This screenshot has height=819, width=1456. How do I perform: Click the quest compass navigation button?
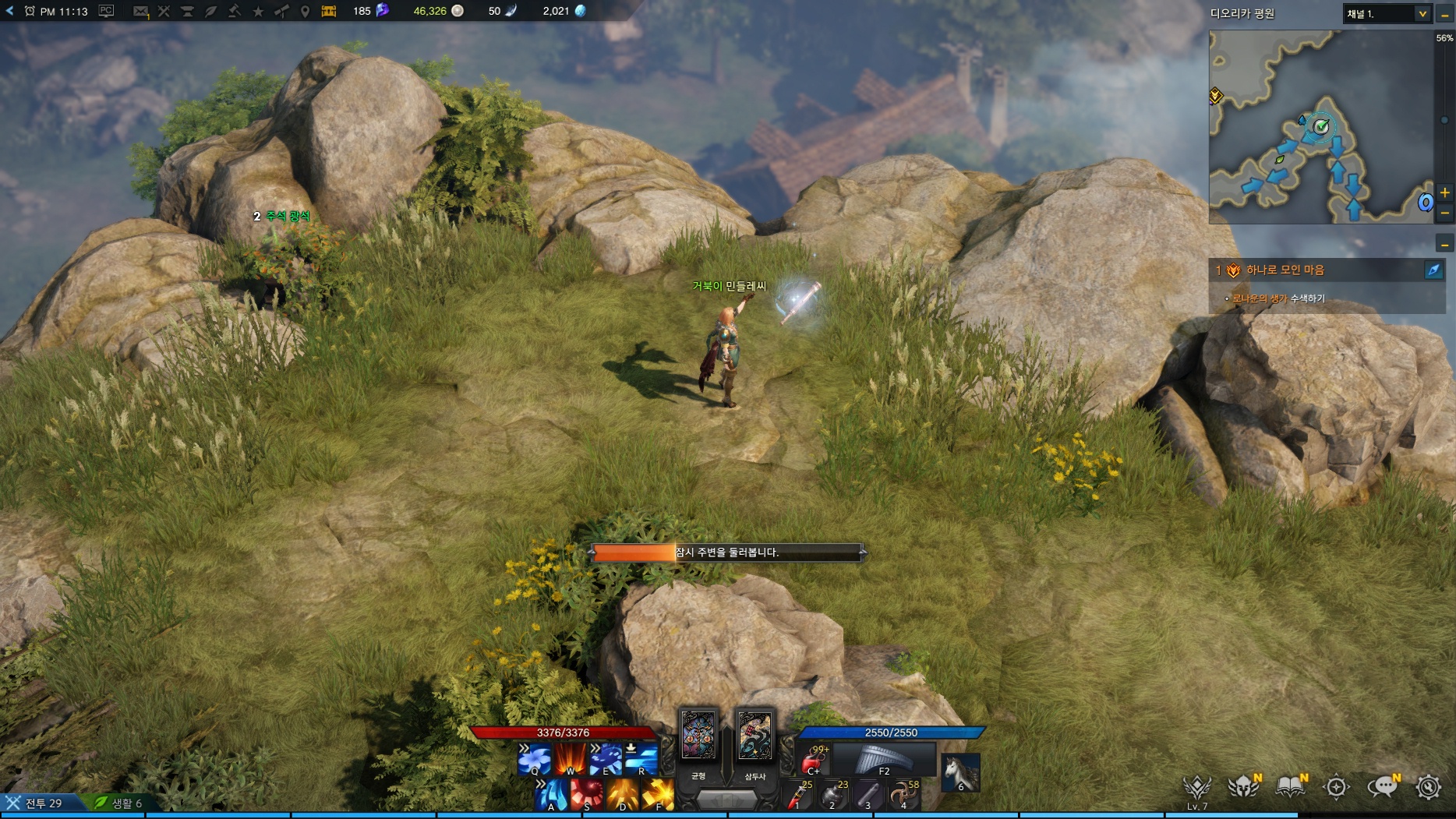(1433, 270)
